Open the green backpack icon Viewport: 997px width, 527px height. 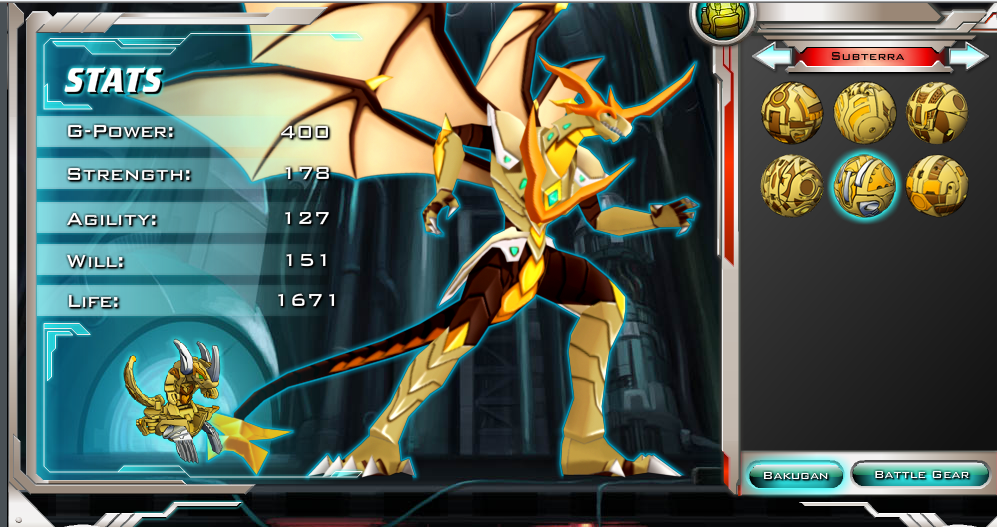point(718,19)
